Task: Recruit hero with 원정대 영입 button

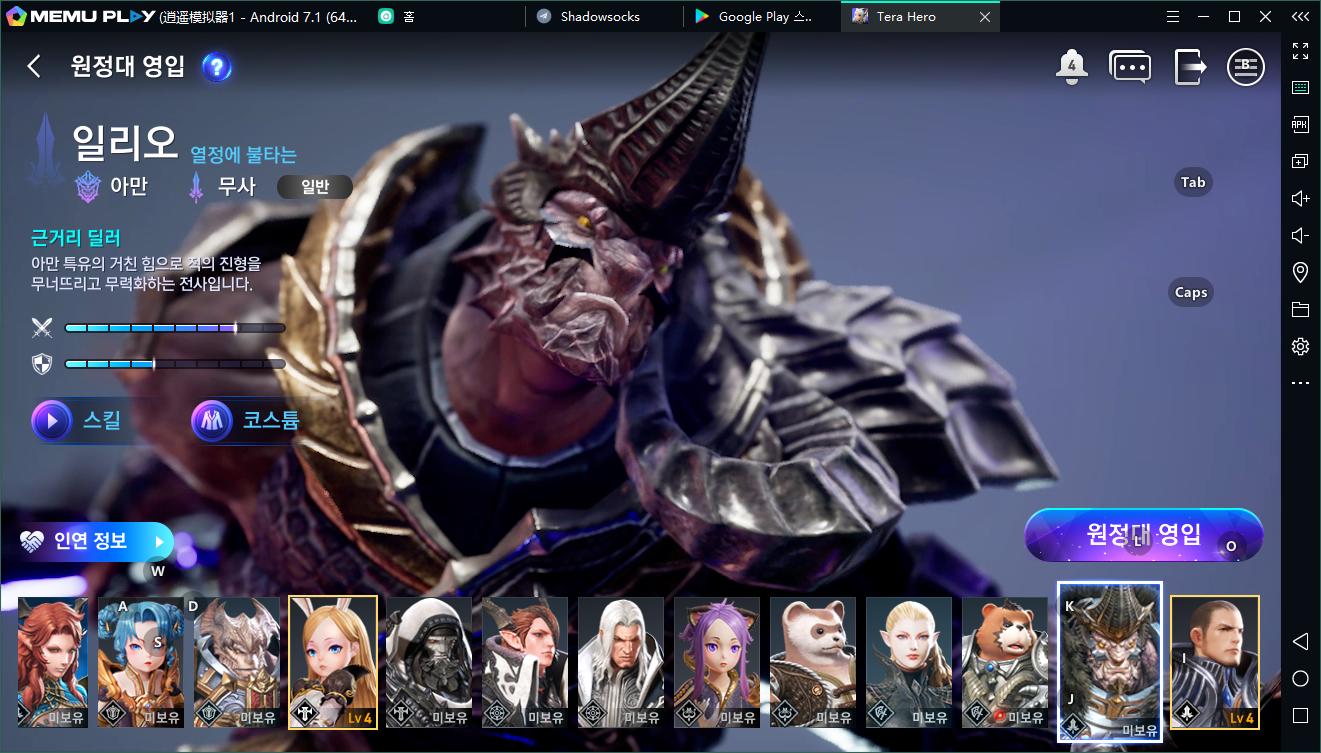Action: coord(1143,534)
